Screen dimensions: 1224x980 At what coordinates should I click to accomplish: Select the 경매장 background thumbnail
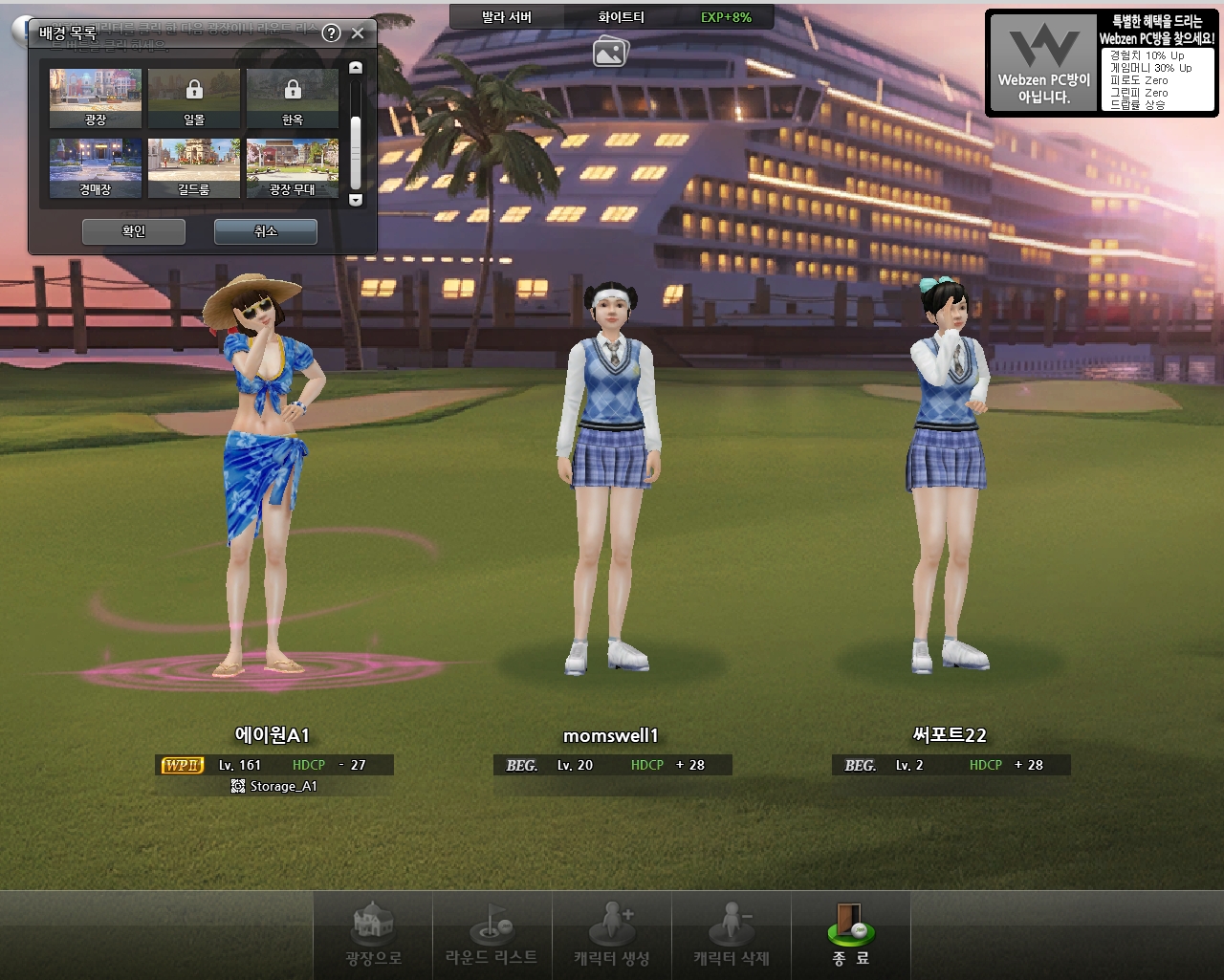pos(96,168)
